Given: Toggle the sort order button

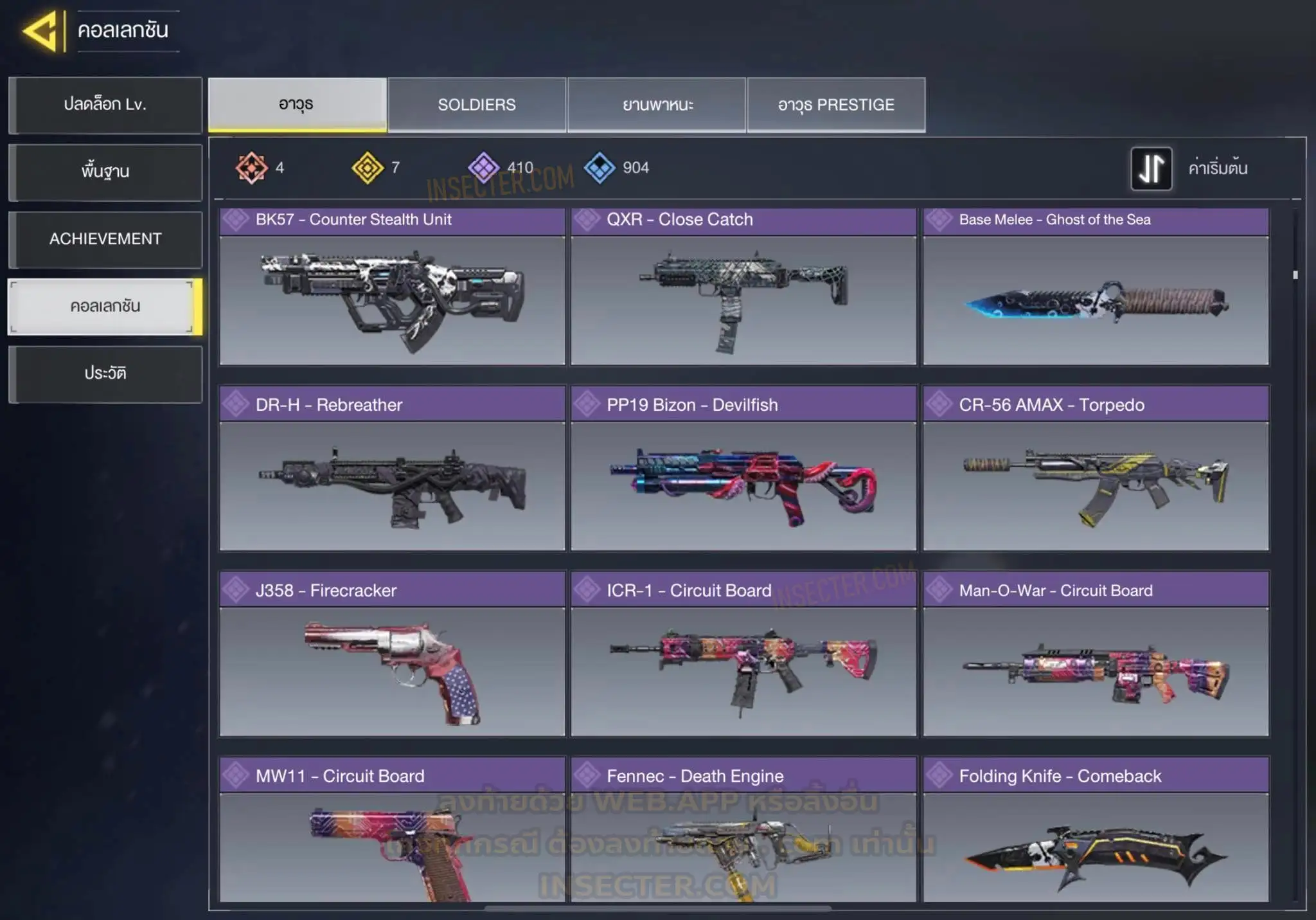Looking at the screenshot, I should (x=1151, y=168).
